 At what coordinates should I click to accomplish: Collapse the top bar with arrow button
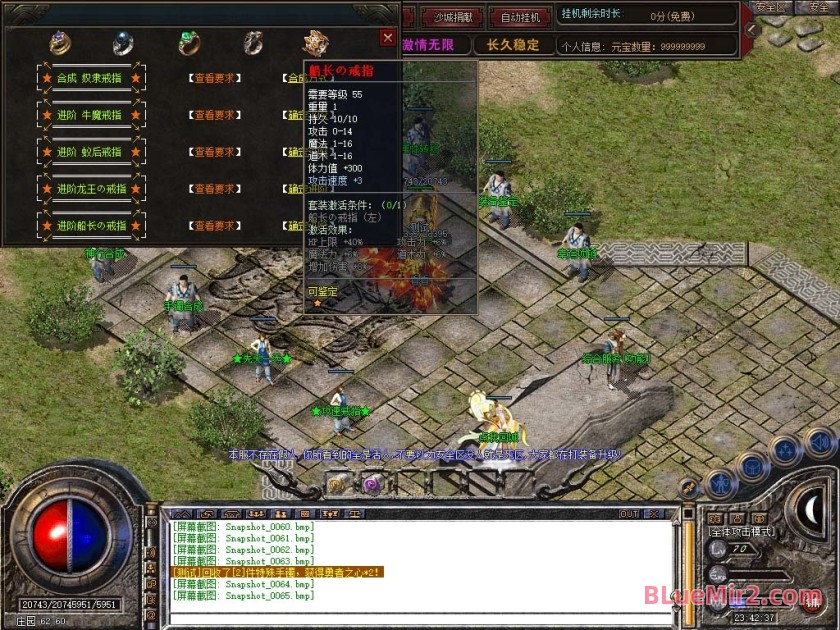pyautogui.click(x=751, y=31)
